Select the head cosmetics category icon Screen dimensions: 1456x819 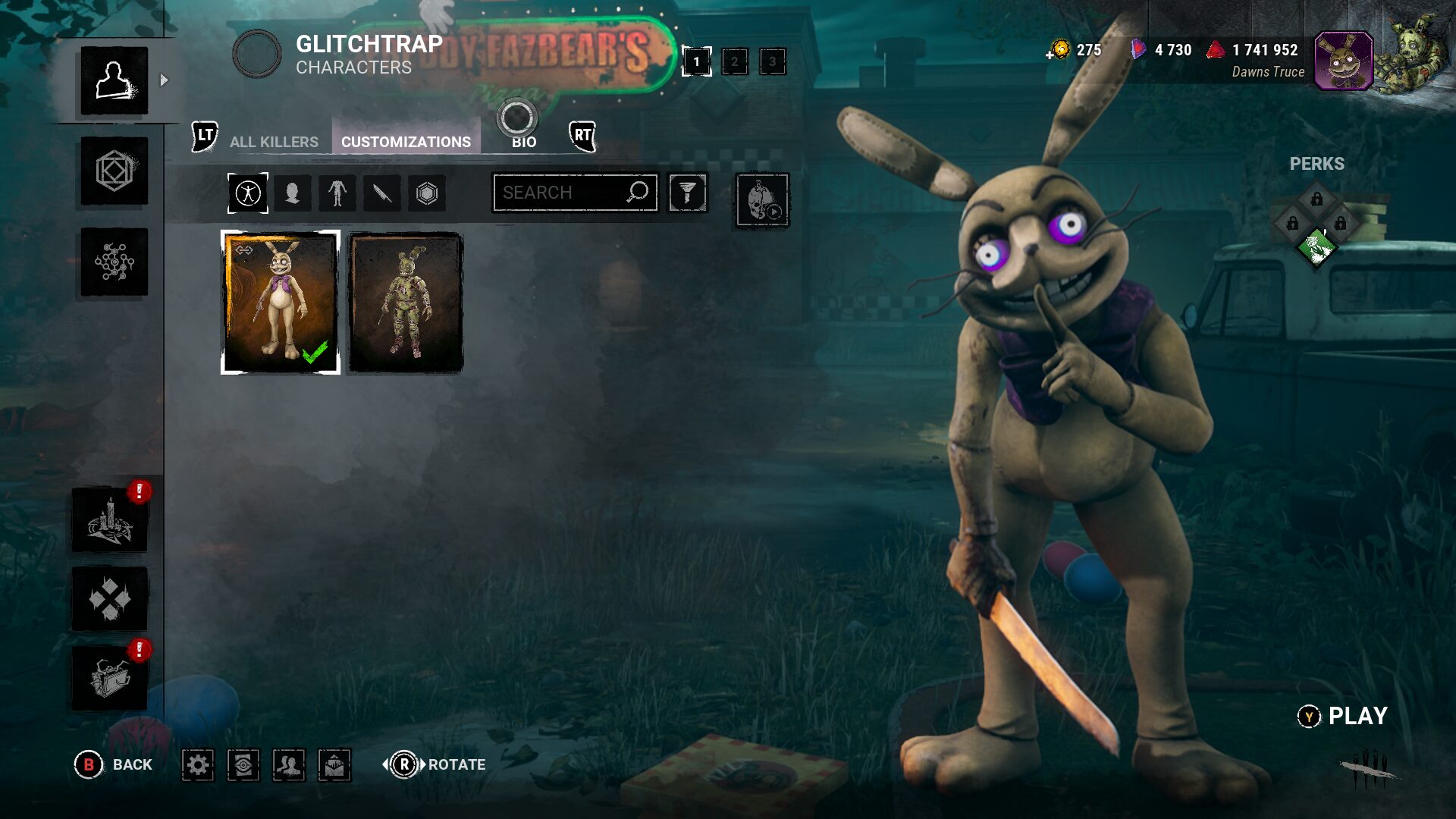click(293, 193)
